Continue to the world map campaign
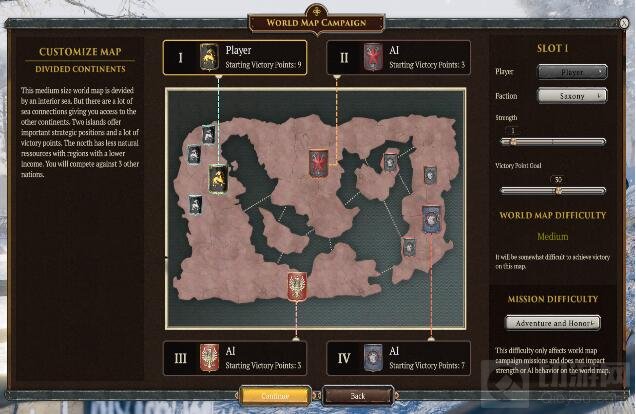The height and width of the screenshot is (414, 636). click(275, 396)
